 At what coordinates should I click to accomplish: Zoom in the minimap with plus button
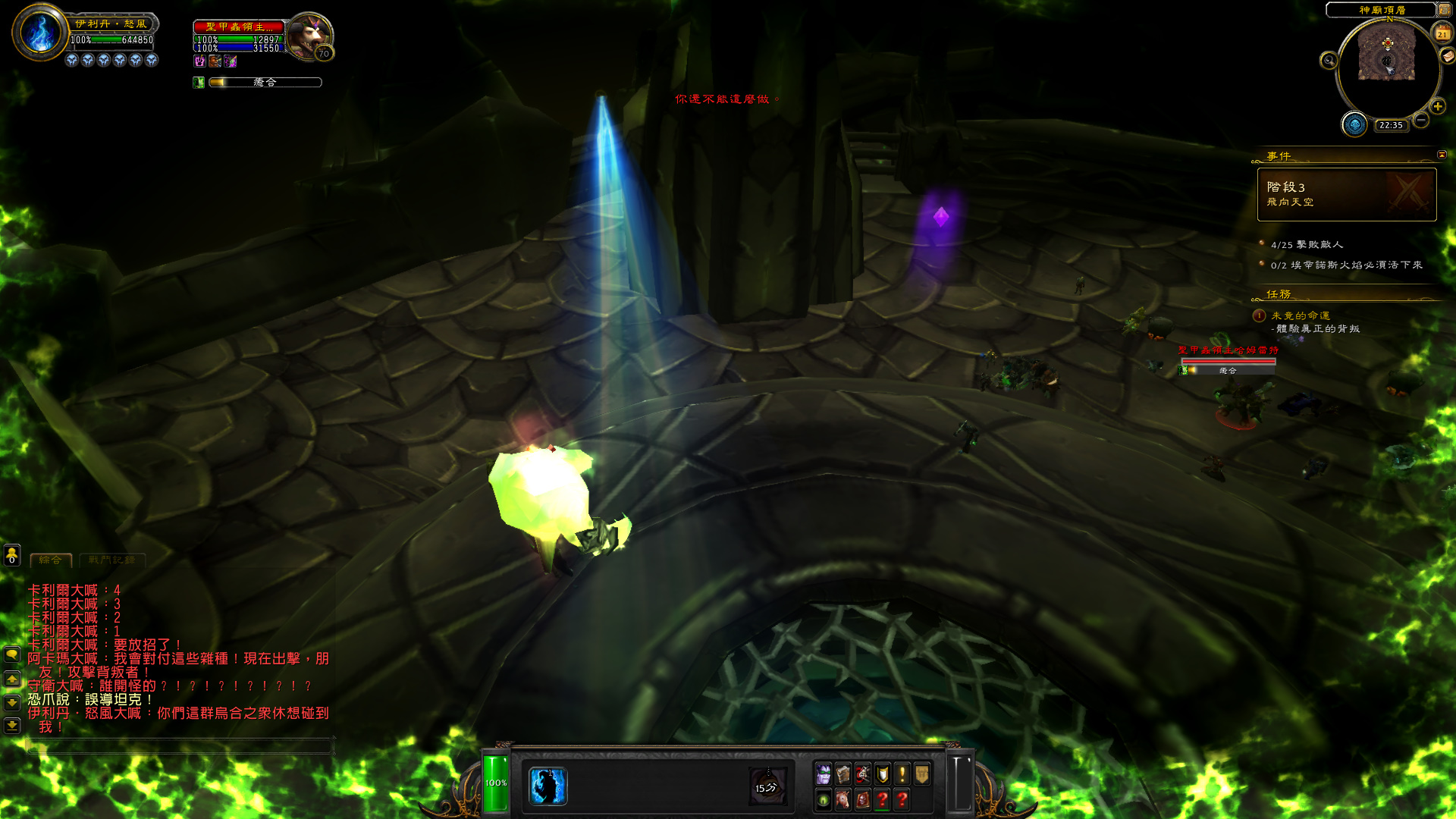[x=1437, y=106]
